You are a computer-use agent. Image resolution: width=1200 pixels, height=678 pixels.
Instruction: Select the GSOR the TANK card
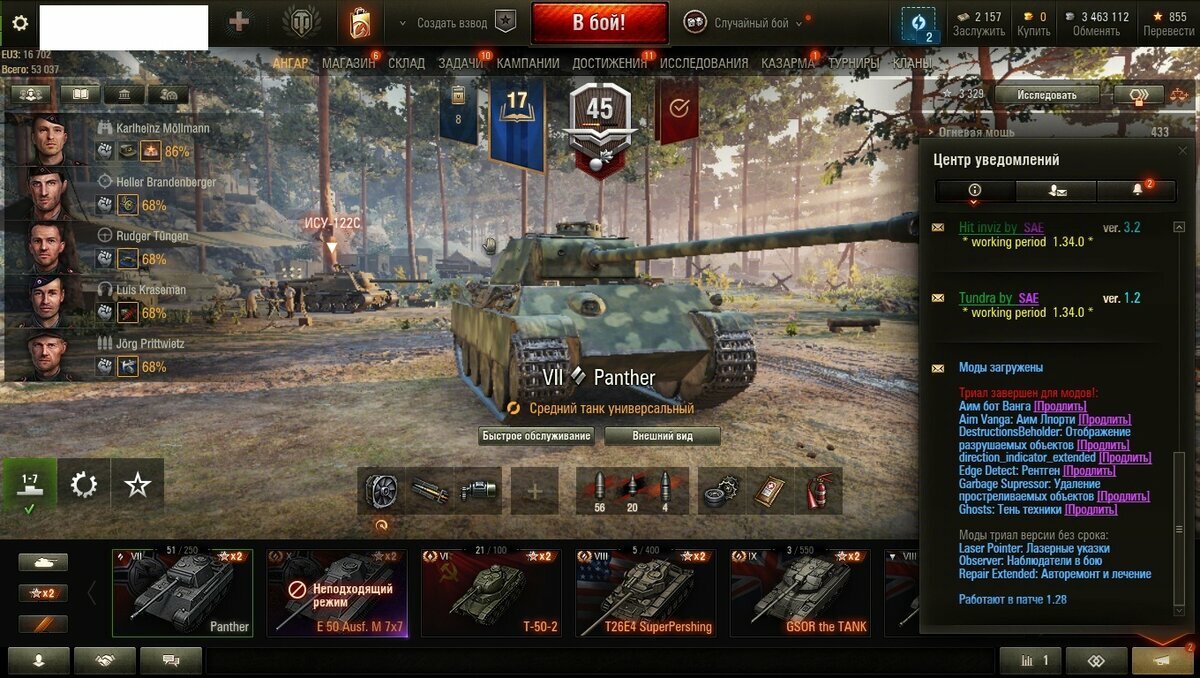point(800,593)
